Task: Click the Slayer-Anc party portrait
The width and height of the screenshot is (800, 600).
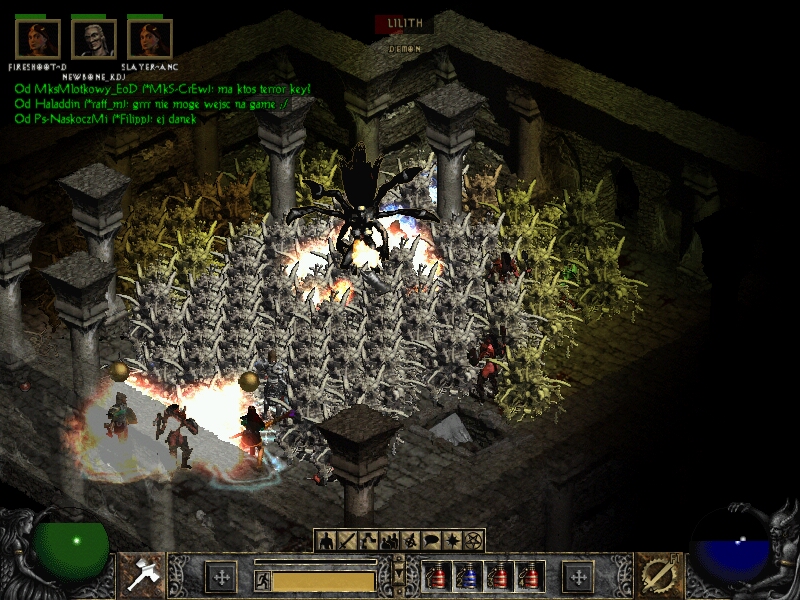Action: [150, 39]
